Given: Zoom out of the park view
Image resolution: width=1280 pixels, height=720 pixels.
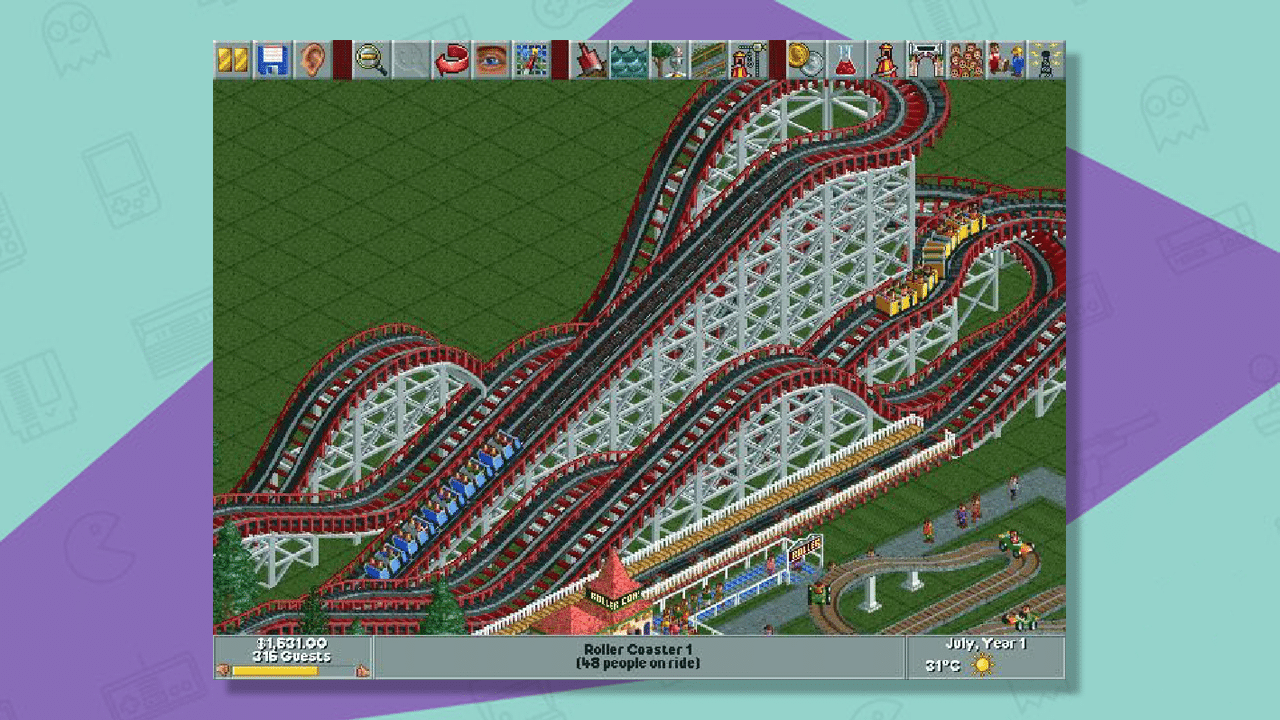Looking at the screenshot, I should (x=412, y=60).
